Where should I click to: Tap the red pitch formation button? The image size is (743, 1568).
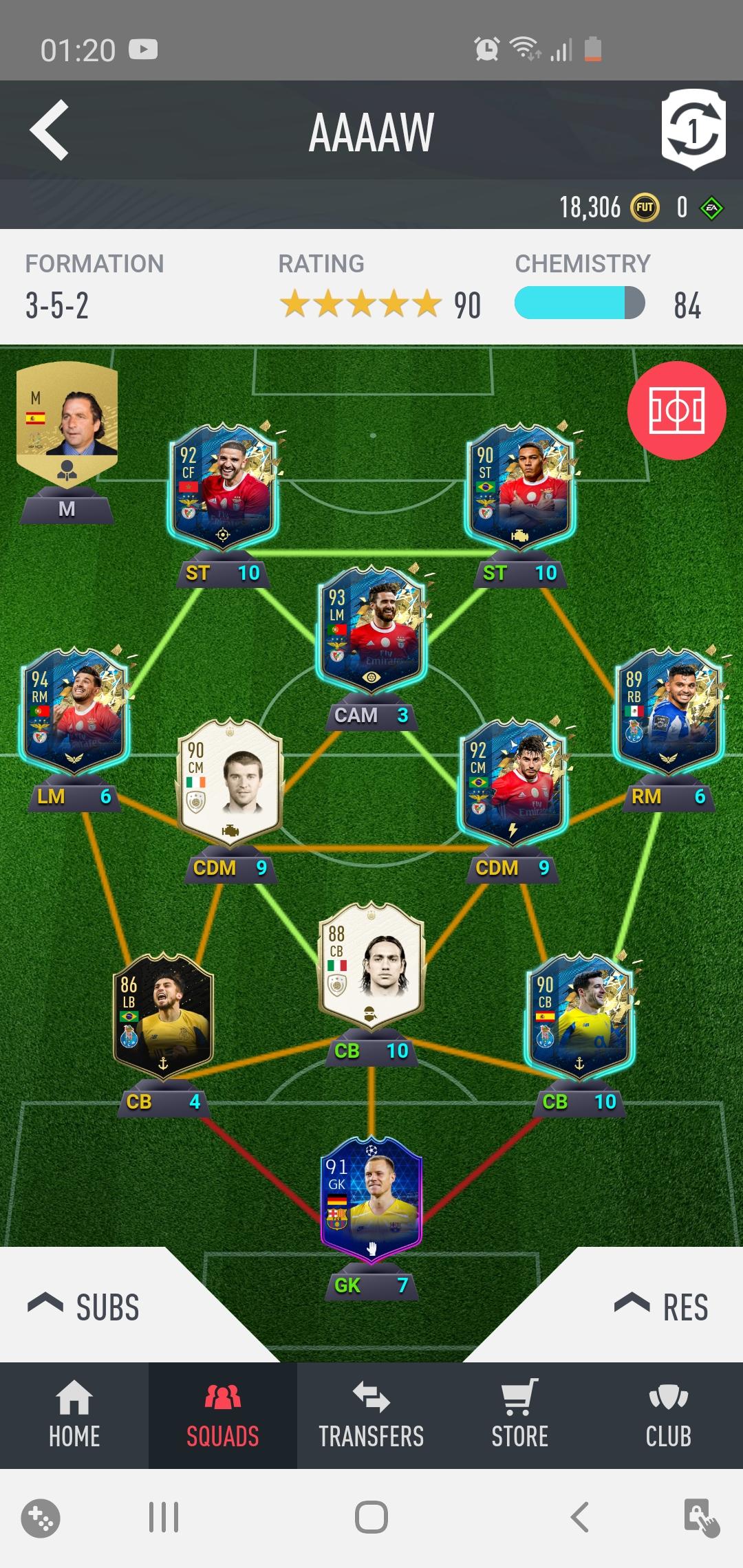(x=676, y=411)
